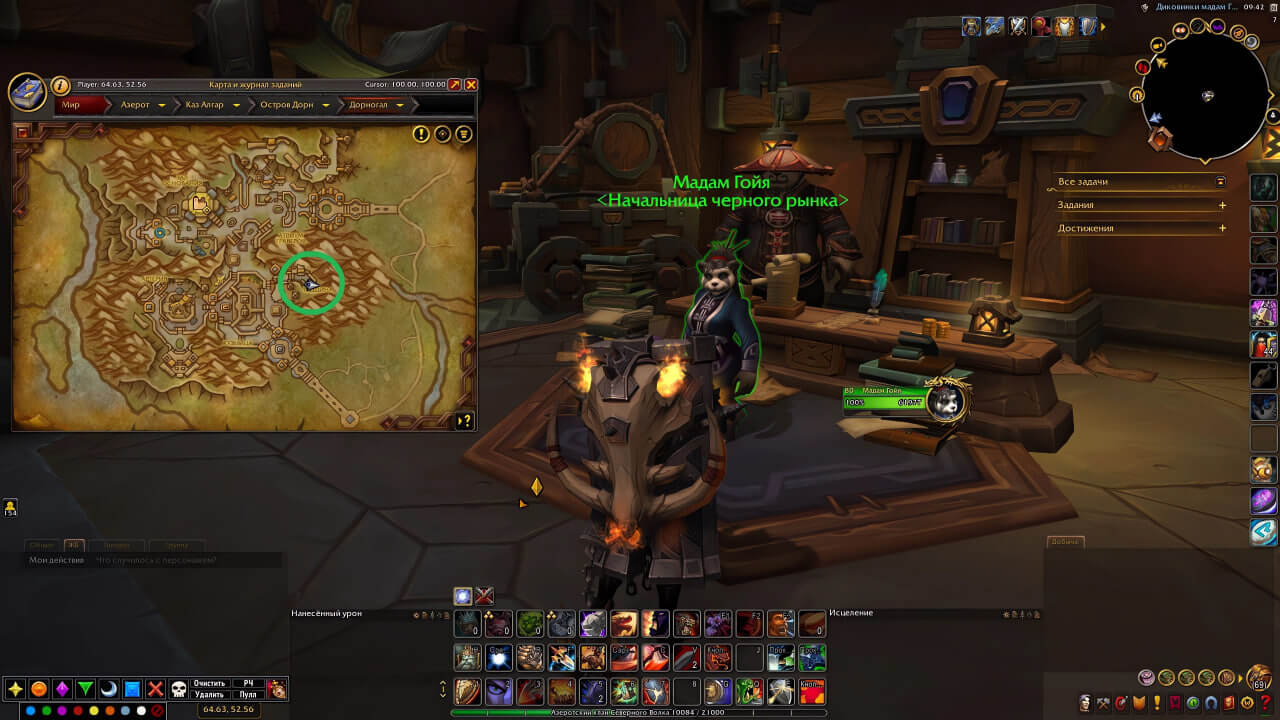Click the Пулл pull timer button

point(248,694)
